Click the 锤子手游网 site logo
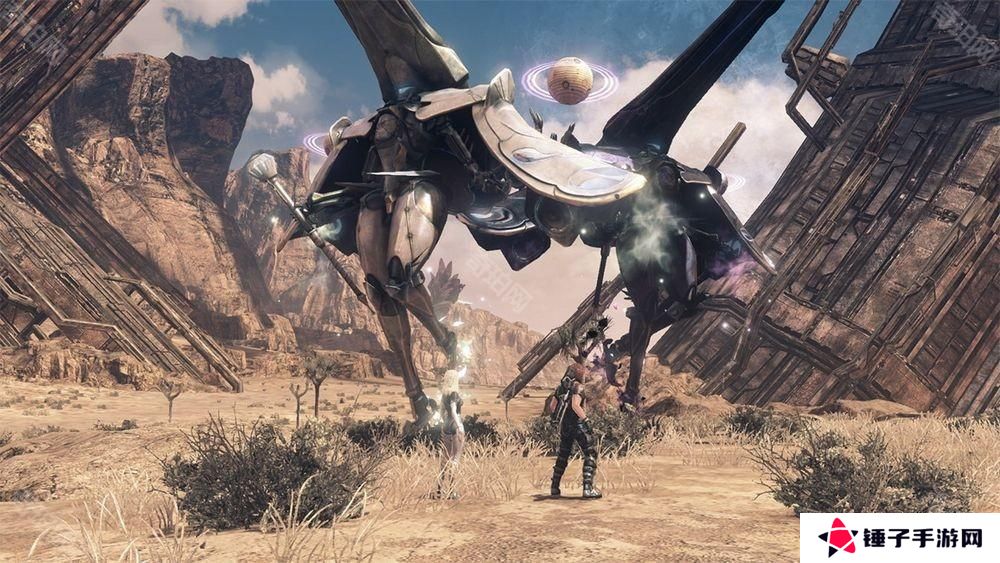This screenshot has height=563, width=1000. pos(899,538)
